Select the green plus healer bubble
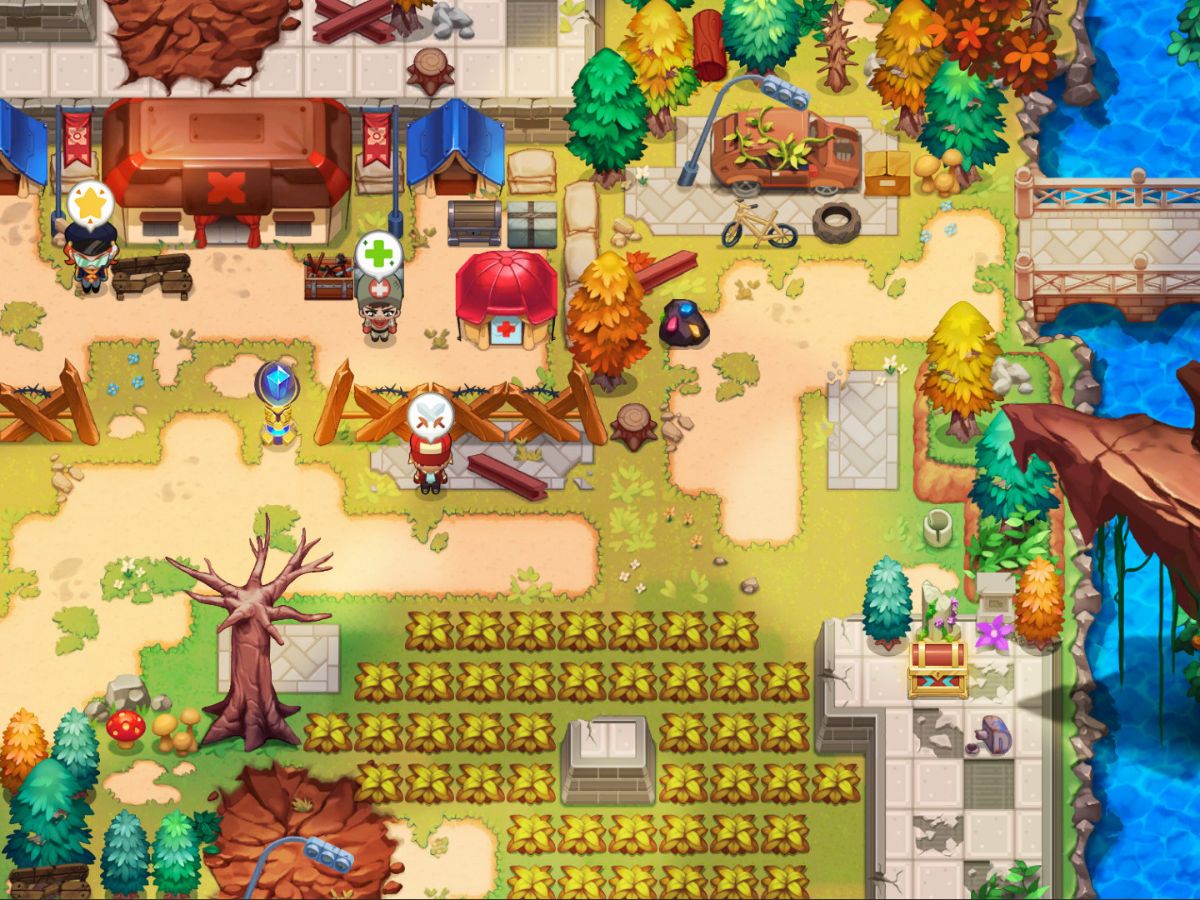This screenshot has width=1200, height=900. pyautogui.click(x=379, y=254)
